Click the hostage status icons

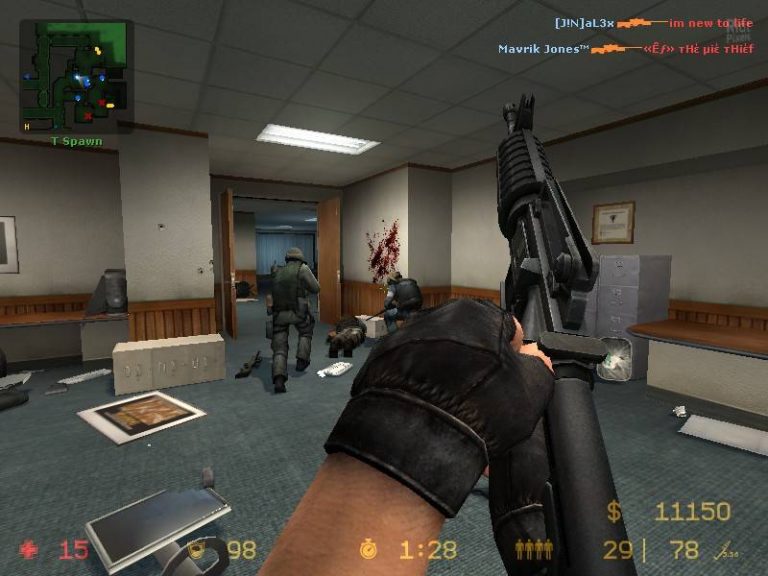(x=532, y=549)
